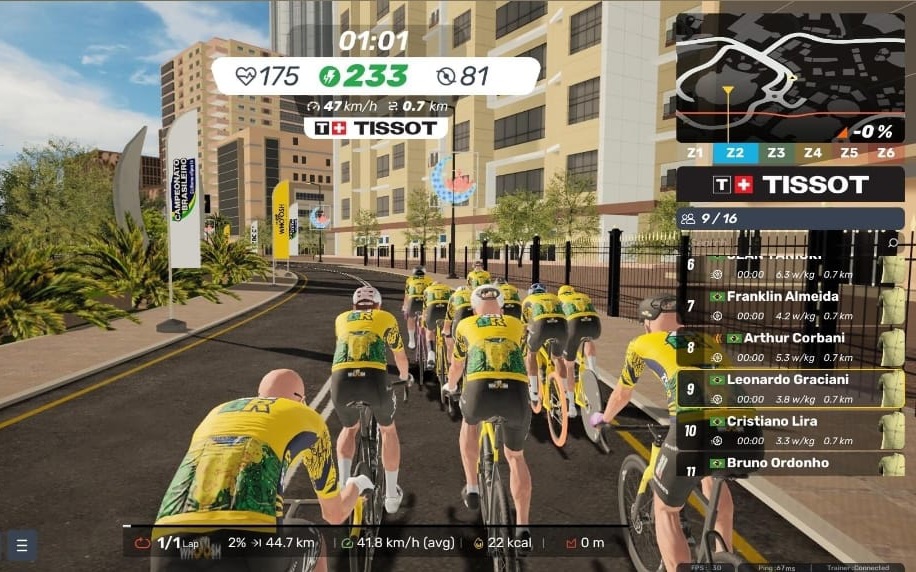Click the route minimap
916x572 pixels.
click(789, 77)
